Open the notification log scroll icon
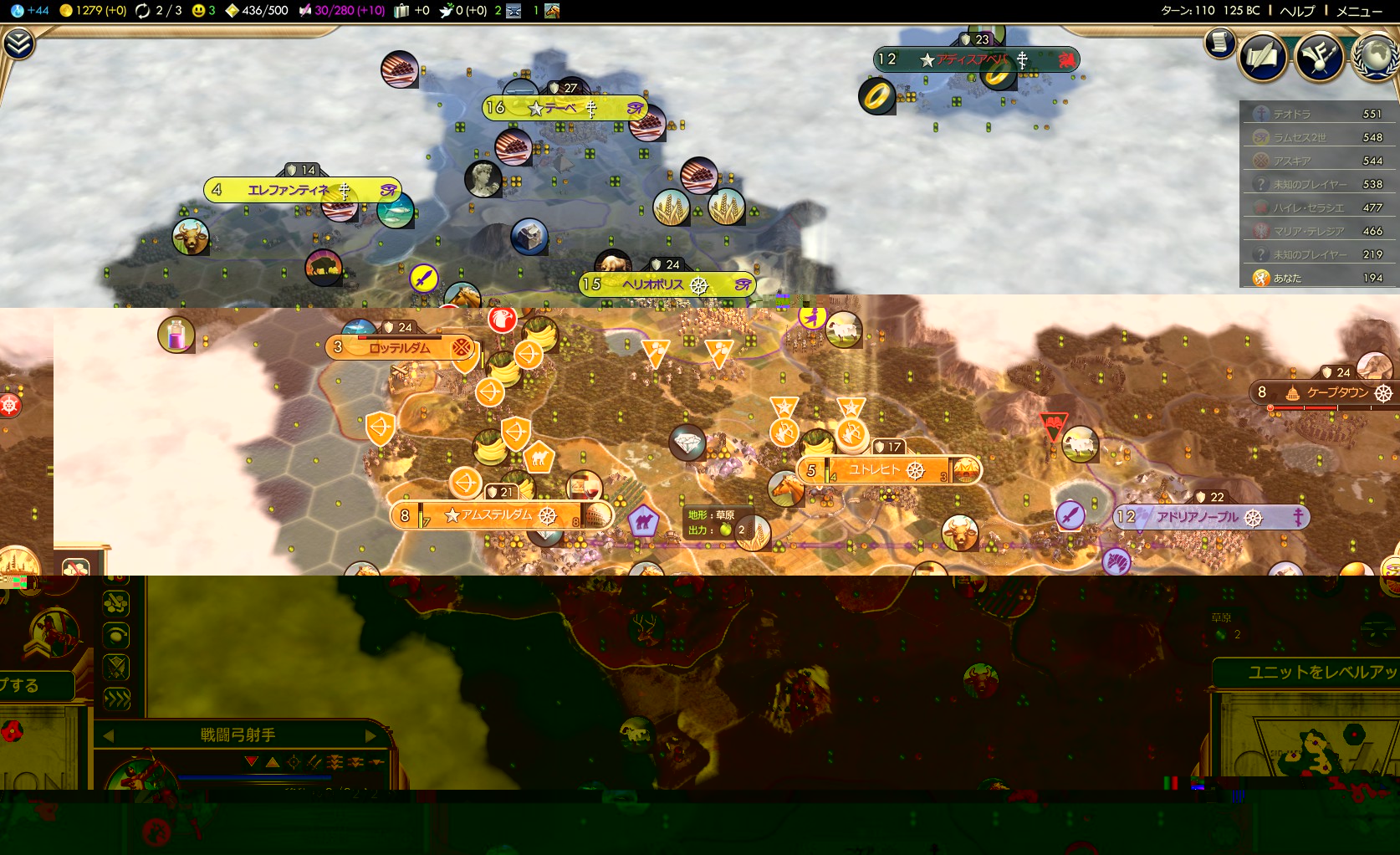Viewport: 1400px width, 855px height. click(1220, 42)
